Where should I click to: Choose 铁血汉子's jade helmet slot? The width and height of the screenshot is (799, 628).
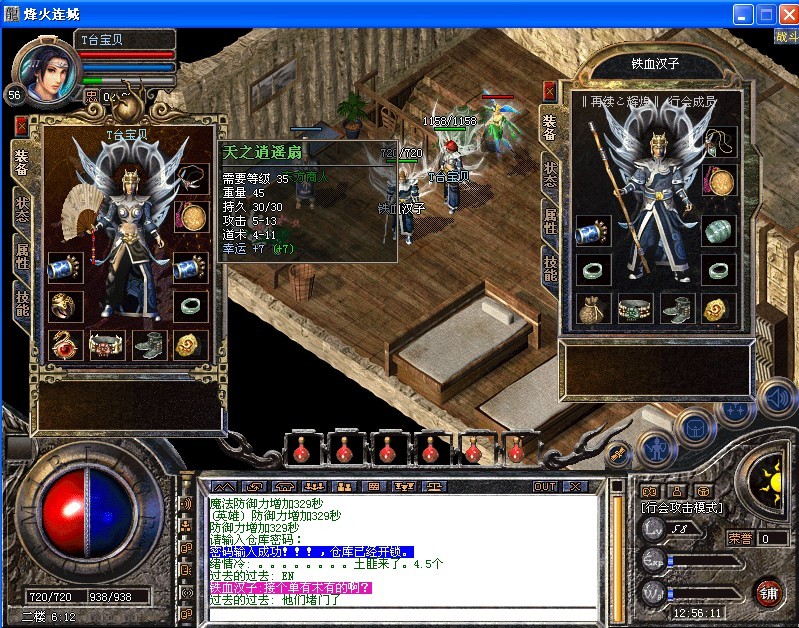[x=718, y=231]
